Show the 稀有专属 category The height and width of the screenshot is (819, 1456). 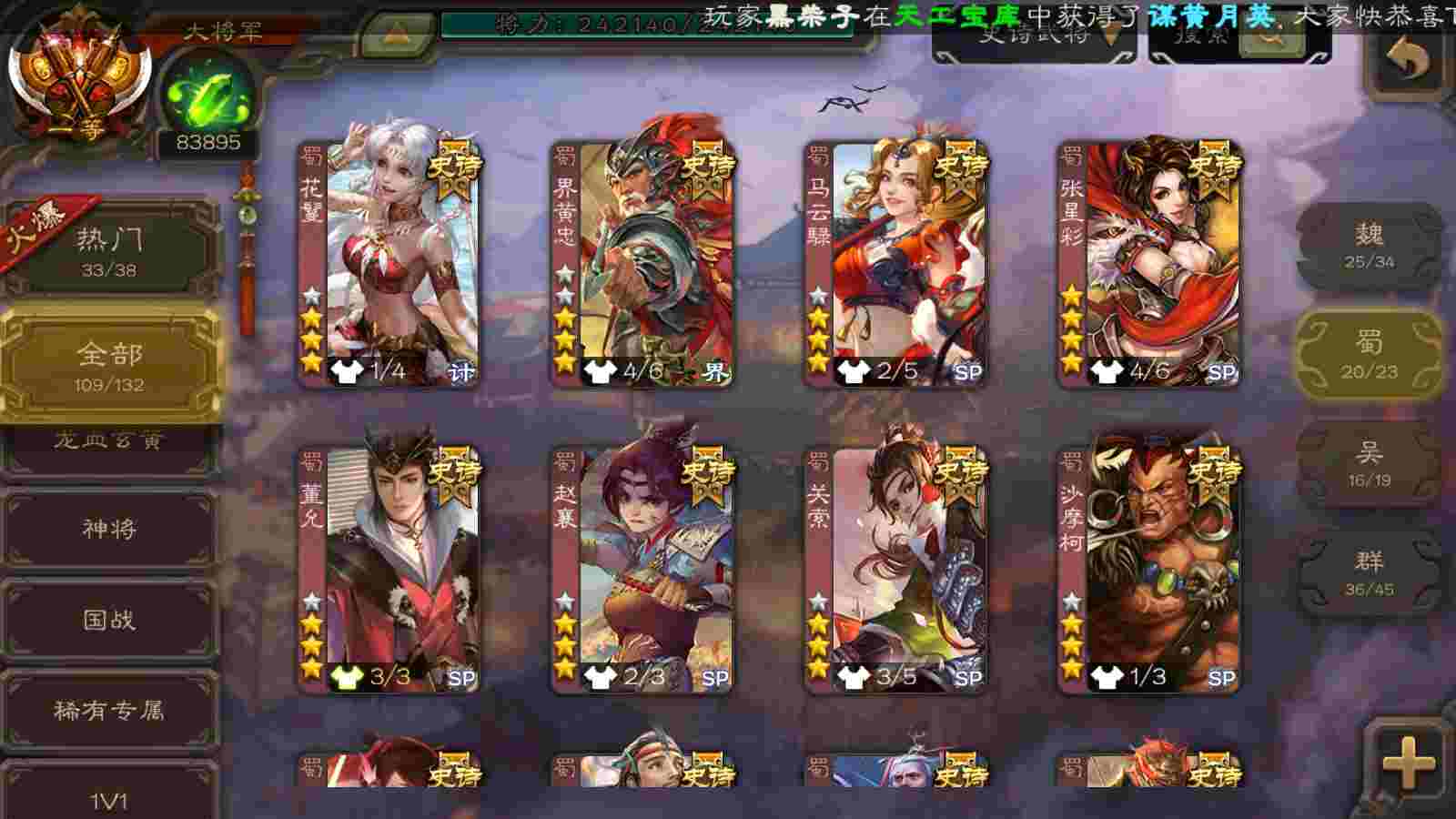click(x=109, y=710)
